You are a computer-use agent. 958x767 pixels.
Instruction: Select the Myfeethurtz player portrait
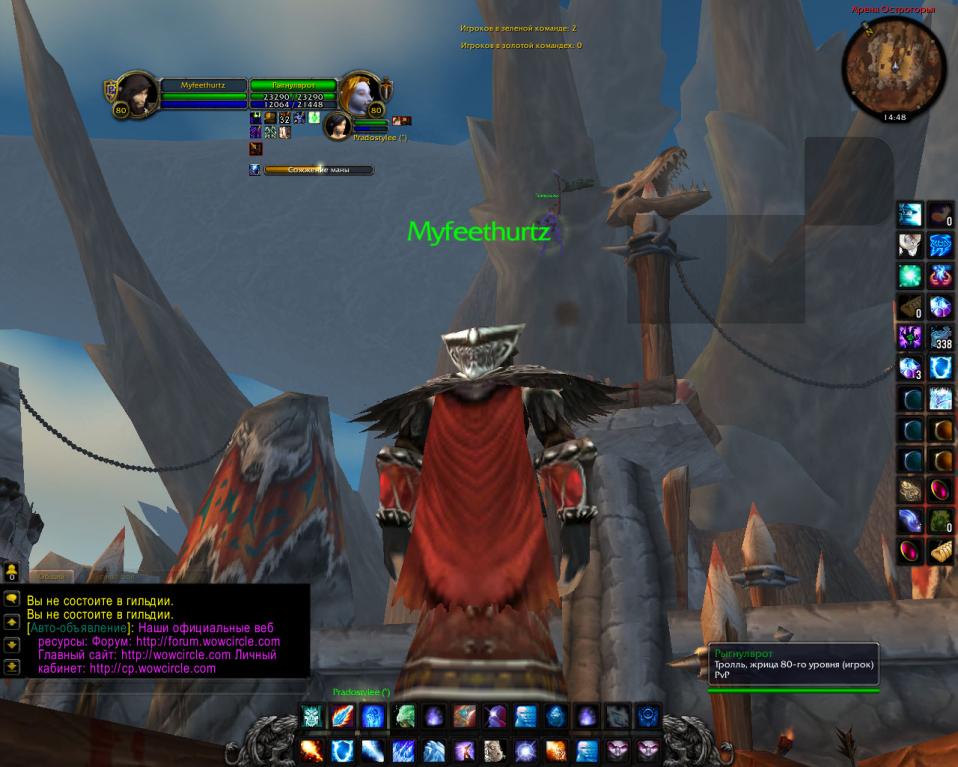point(137,93)
